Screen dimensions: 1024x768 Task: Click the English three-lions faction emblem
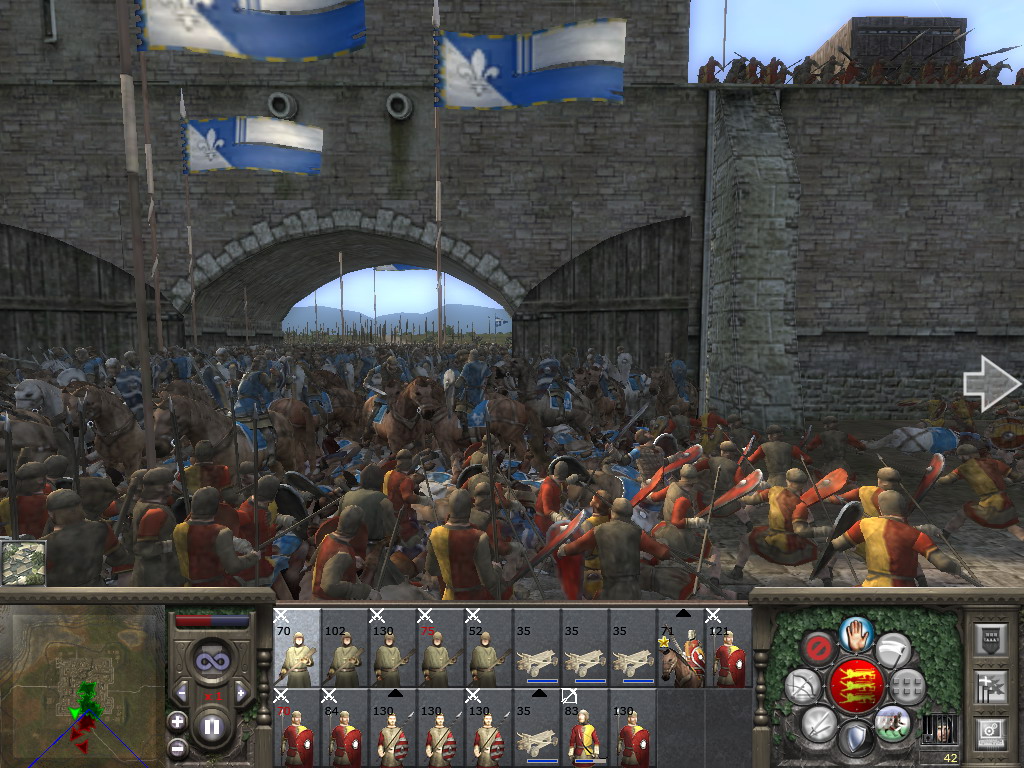click(x=856, y=686)
